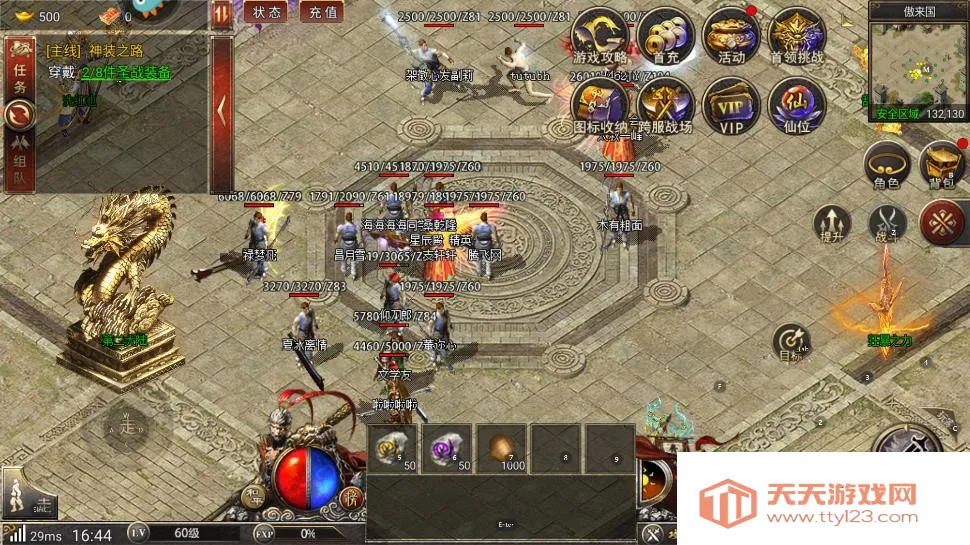Switch to the 组队 team tab

(x=20, y=158)
